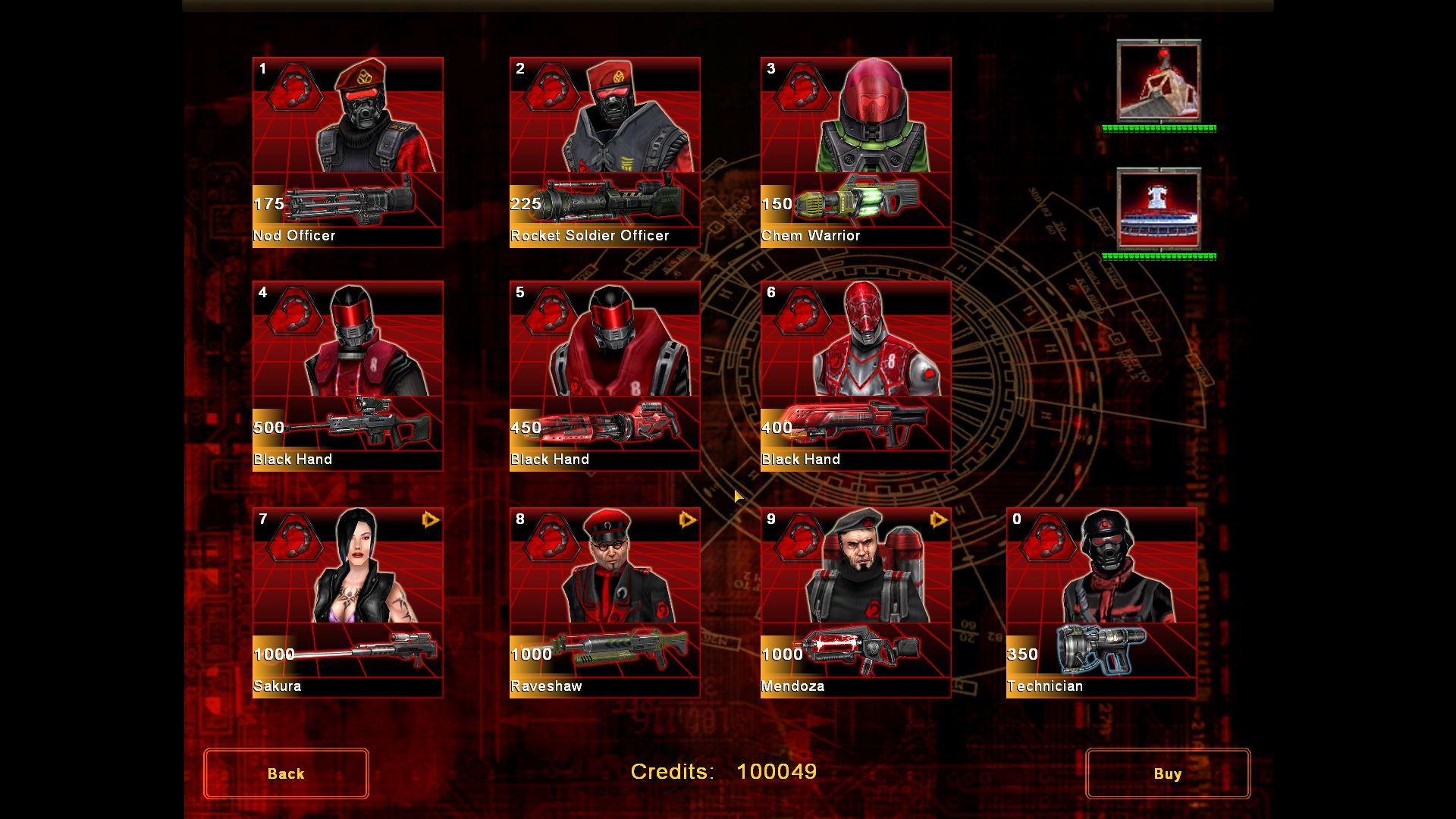The image size is (1456, 819).
Task: Choose the 450-credit Black Hand
Action: [x=604, y=375]
